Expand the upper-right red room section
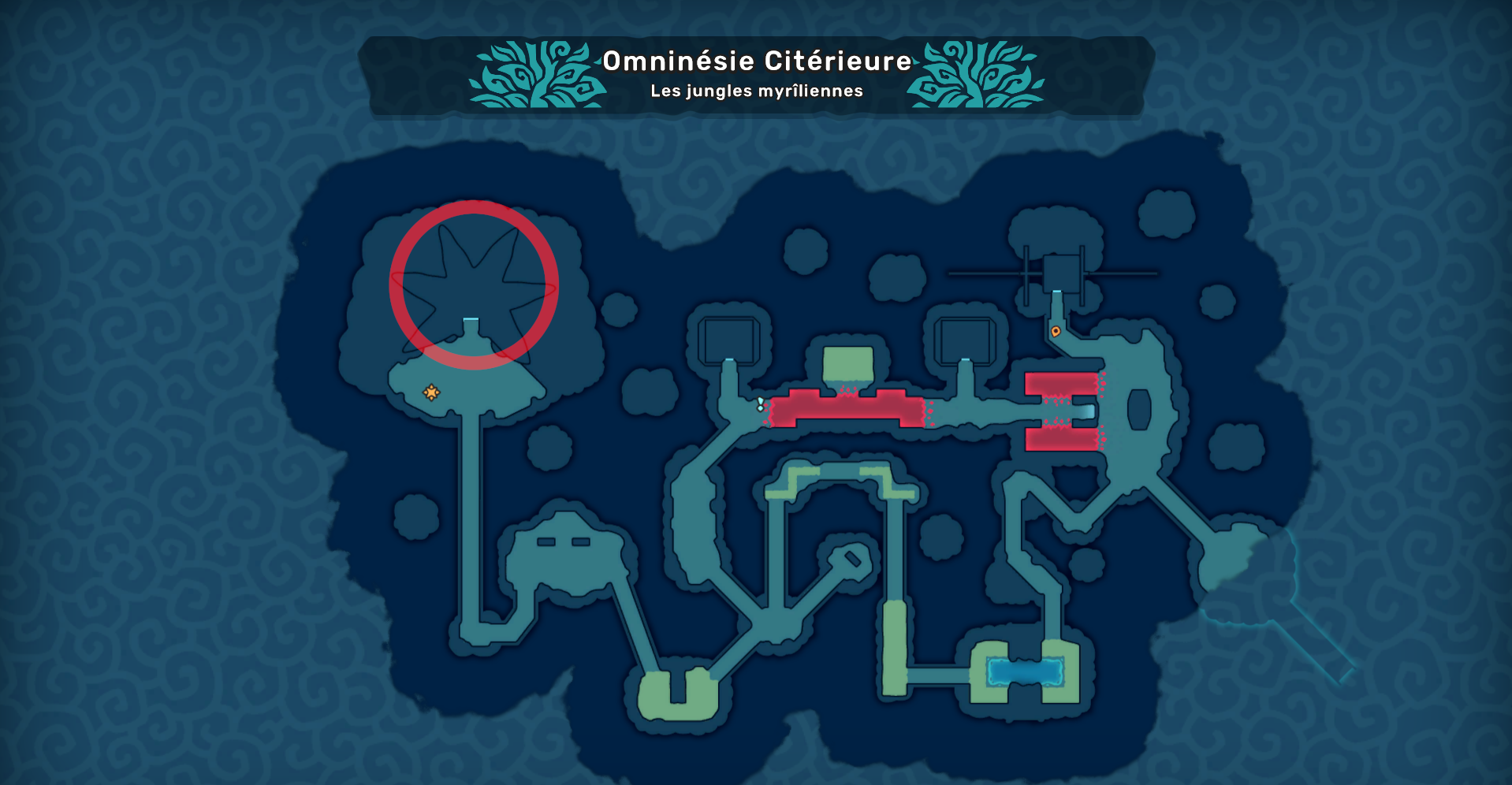This screenshot has height=785, width=1512. pyautogui.click(x=1060, y=384)
